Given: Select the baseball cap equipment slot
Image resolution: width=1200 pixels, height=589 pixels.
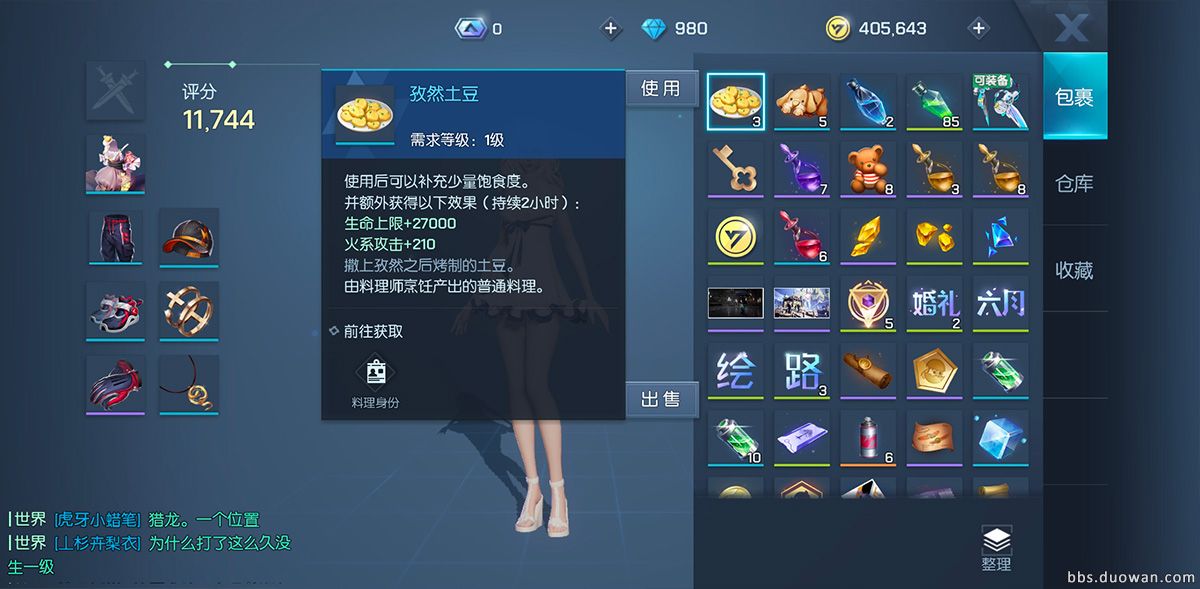Looking at the screenshot, I should (x=188, y=236).
